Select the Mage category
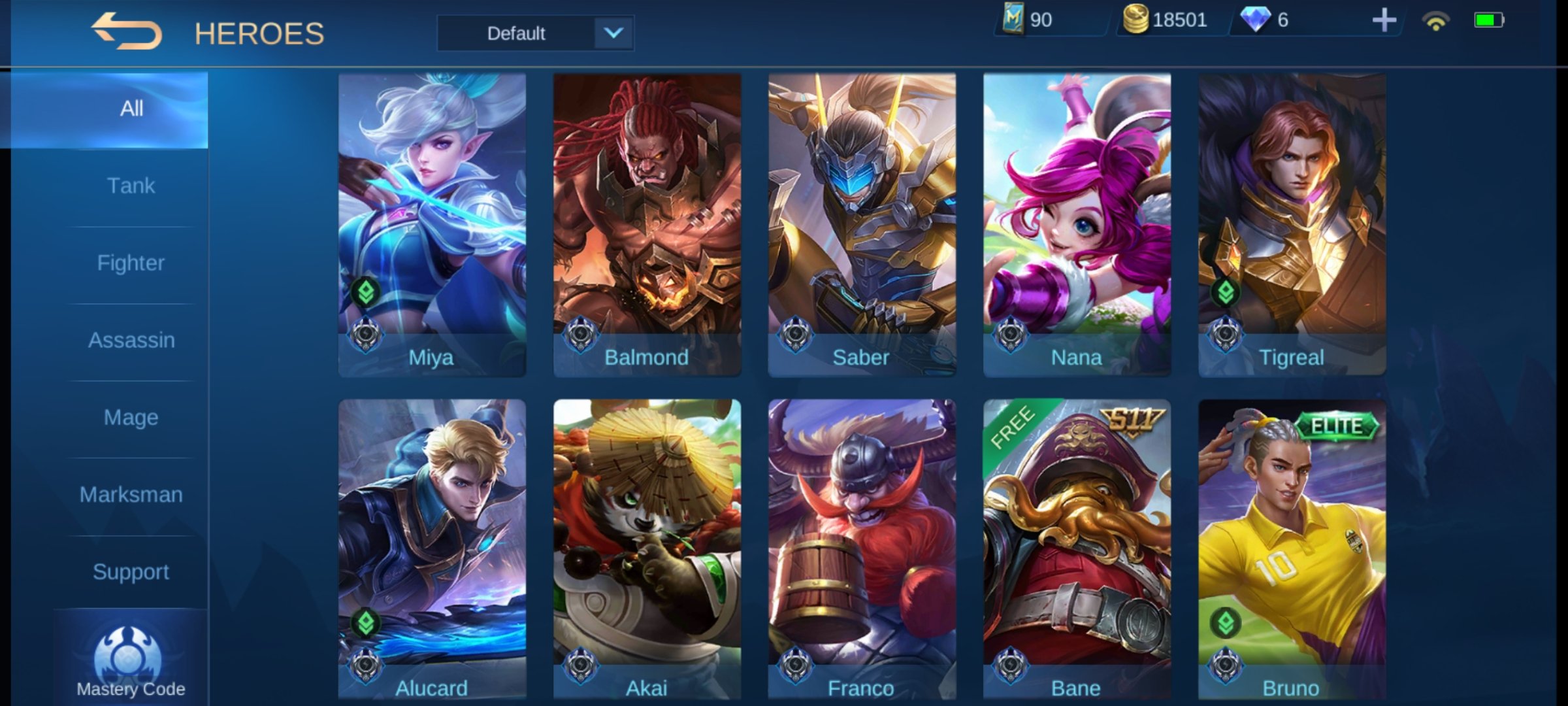 (131, 417)
